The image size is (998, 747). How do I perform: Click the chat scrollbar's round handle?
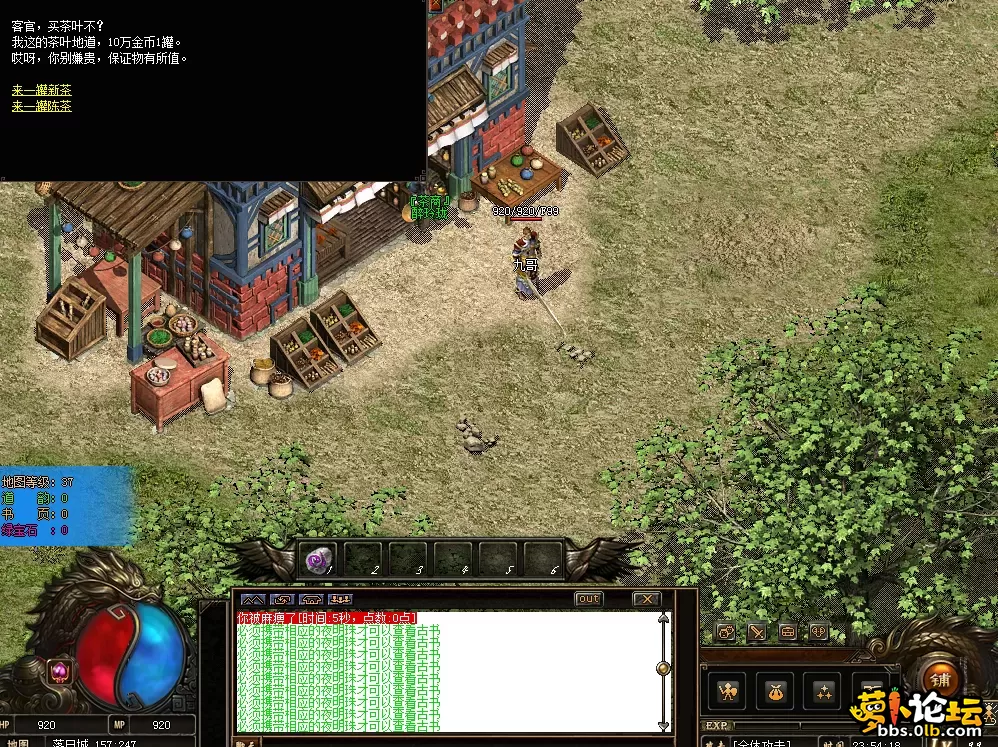662,668
